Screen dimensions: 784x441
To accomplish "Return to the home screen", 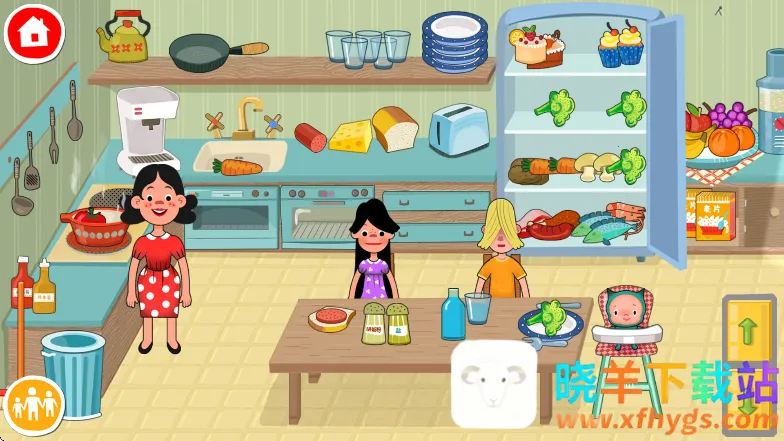I will pos(34,32).
